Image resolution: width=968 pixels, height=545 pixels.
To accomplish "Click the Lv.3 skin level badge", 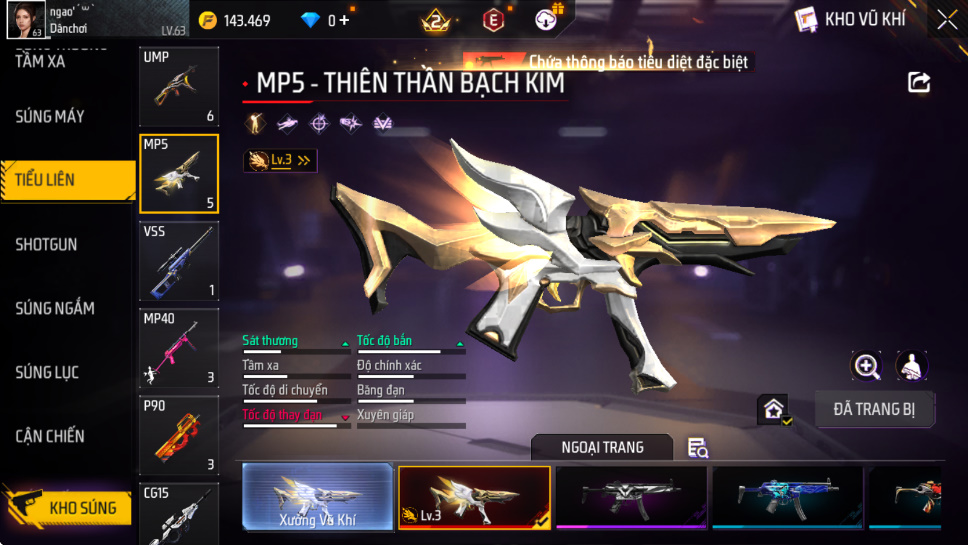I will click(x=280, y=160).
